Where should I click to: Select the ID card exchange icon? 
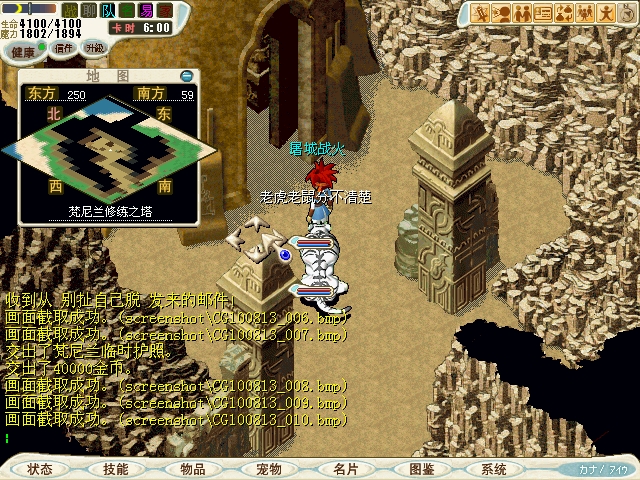pyautogui.click(x=543, y=13)
